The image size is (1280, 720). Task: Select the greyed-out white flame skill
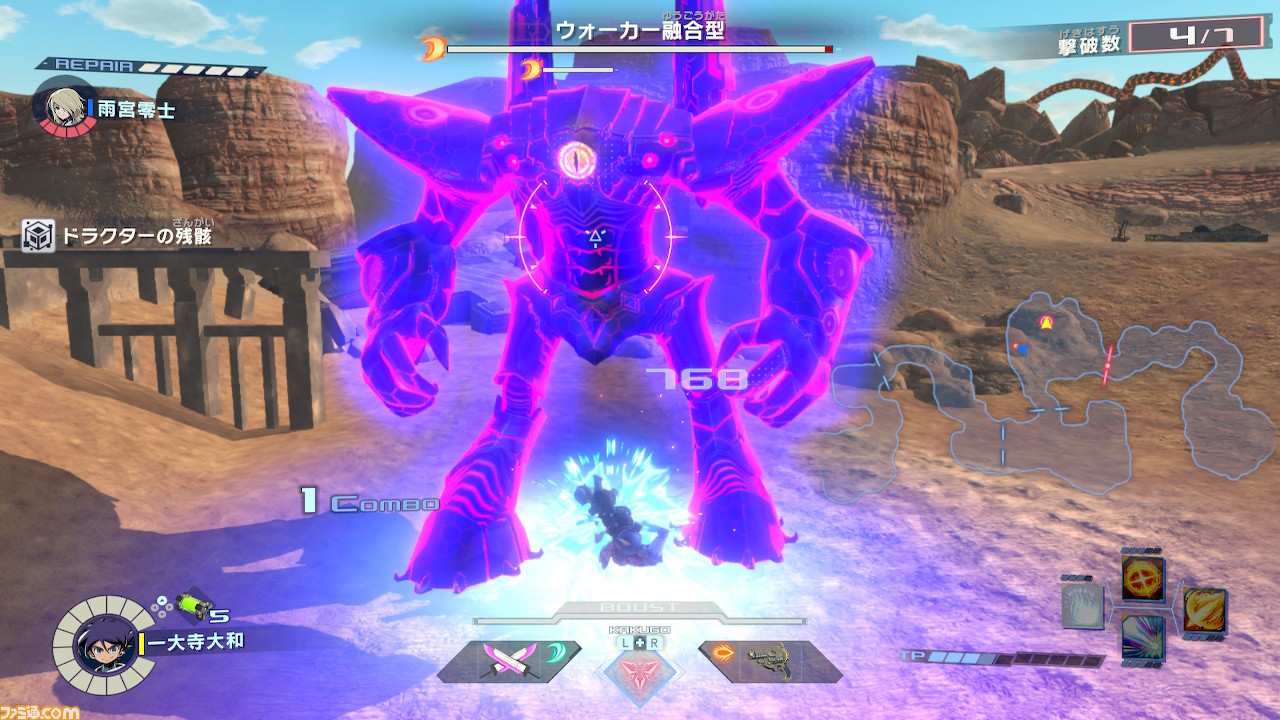[x=1083, y=607]
